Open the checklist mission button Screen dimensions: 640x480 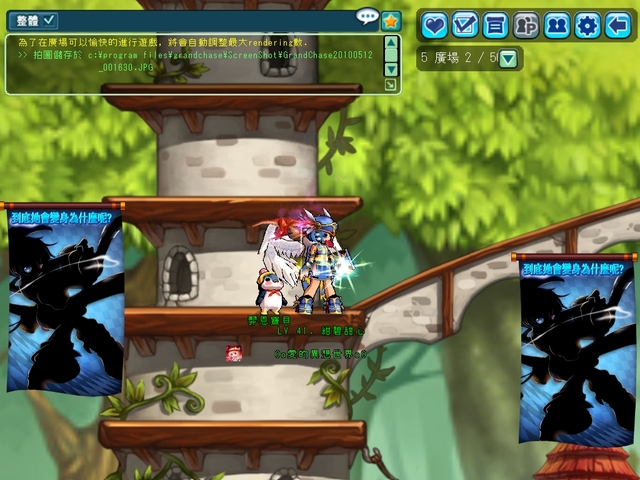[x=465, y=25]
